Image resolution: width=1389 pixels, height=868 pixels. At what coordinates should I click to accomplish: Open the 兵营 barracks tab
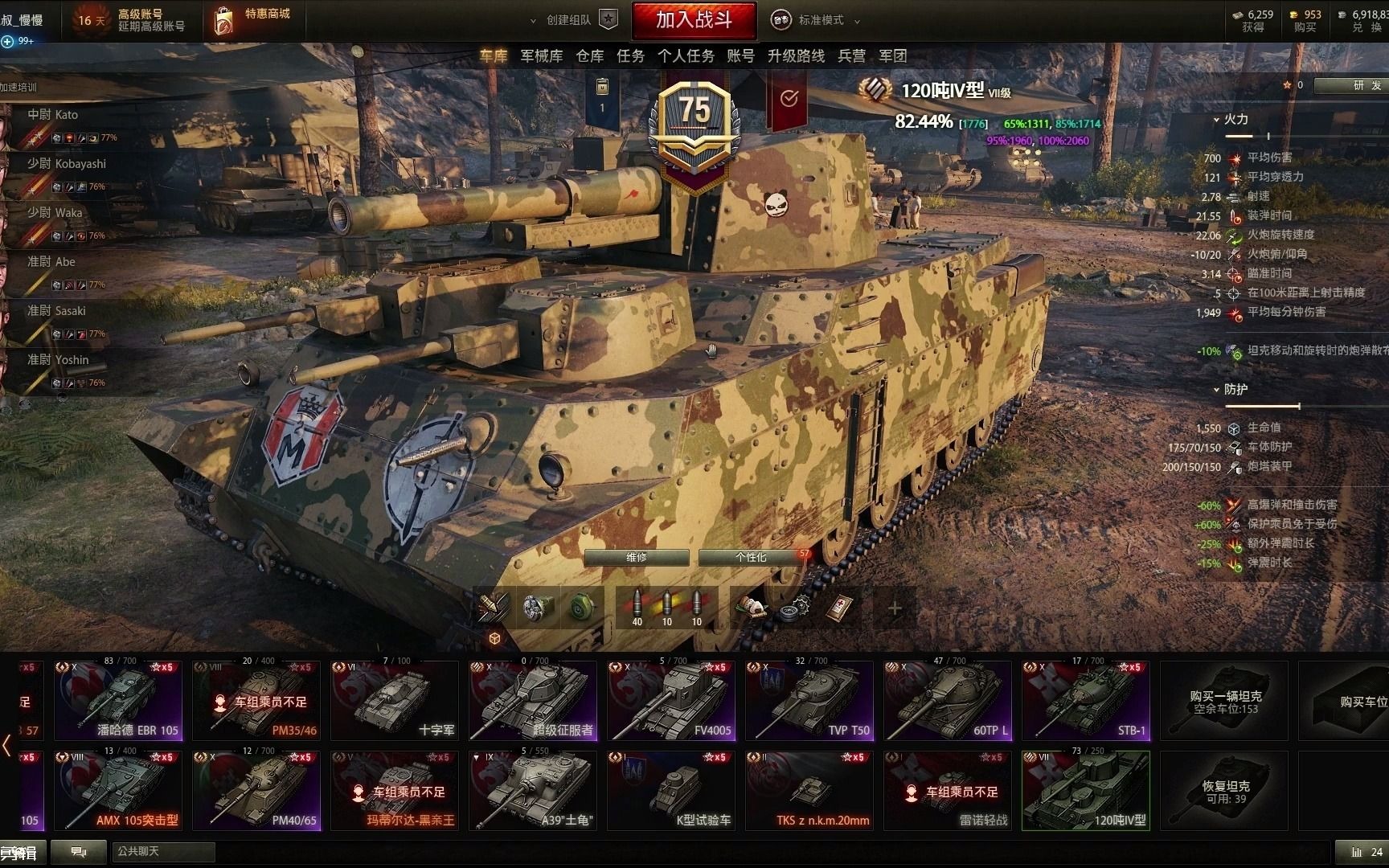point(851,55)
